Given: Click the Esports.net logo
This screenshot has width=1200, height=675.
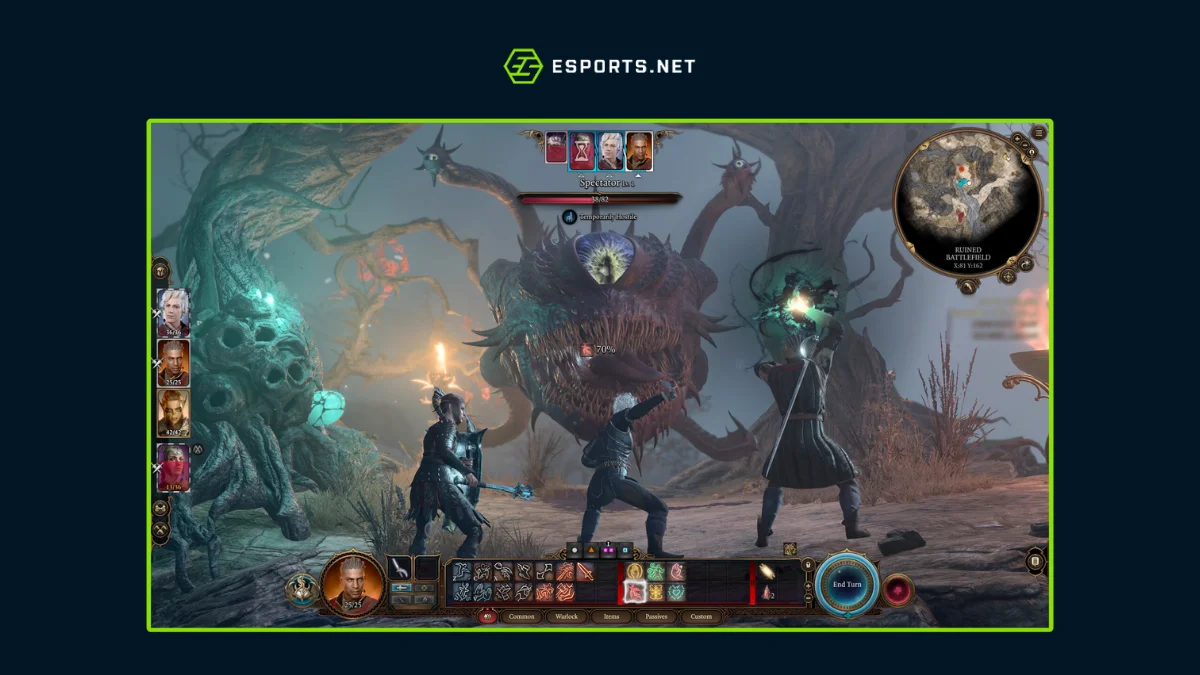Looking at the screenshot, I should (599, 67).
